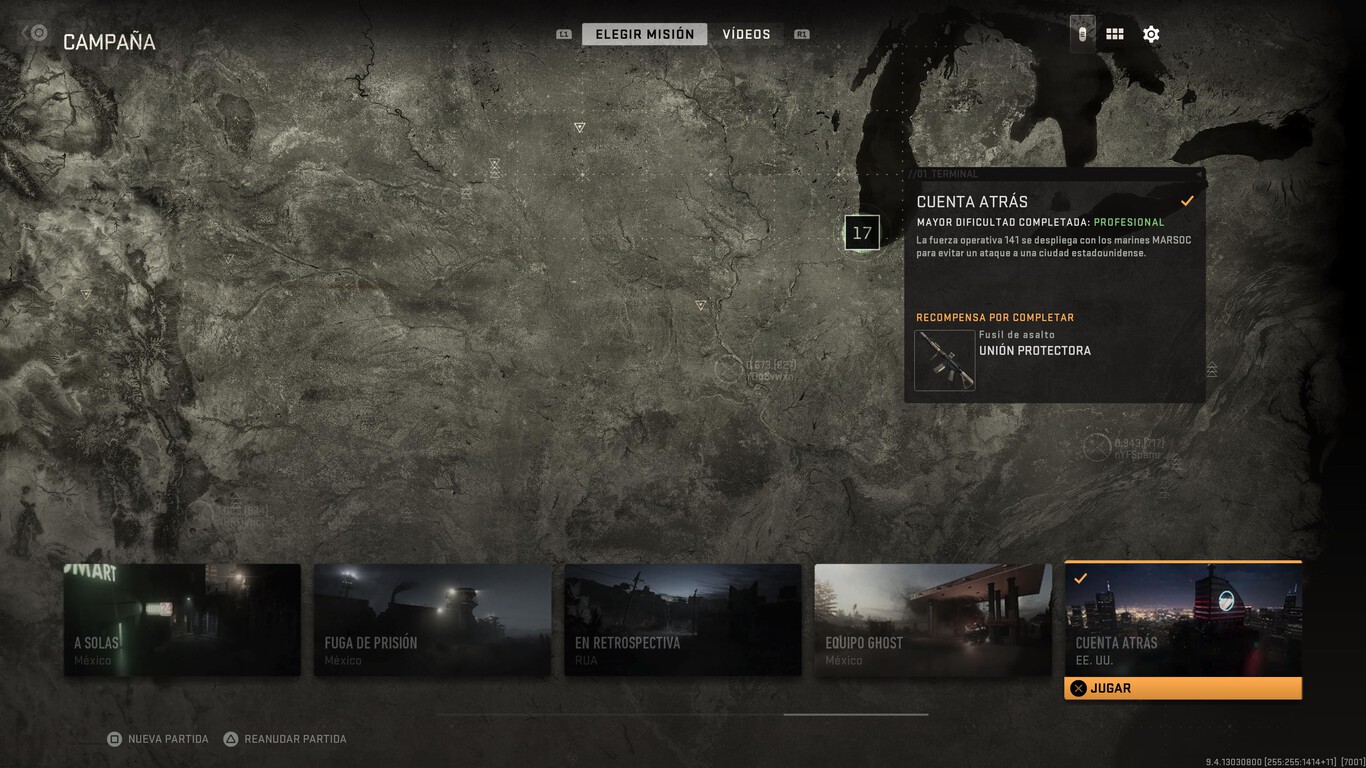
Task: Toggle the checkmark on Cuenta Atrás thumbnail
Action: [1079, 576]
